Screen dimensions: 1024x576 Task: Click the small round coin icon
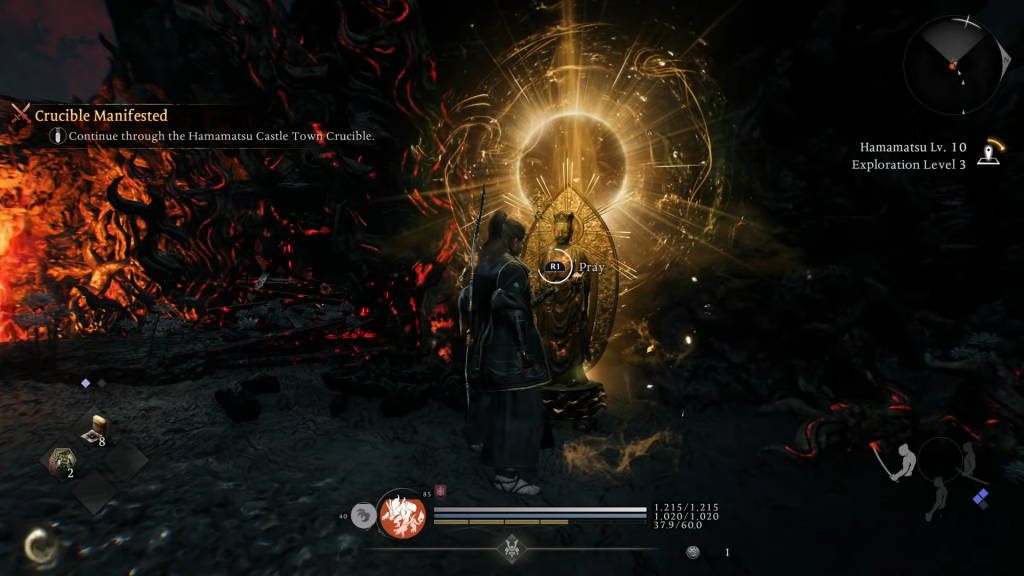(x=693, y=552)
